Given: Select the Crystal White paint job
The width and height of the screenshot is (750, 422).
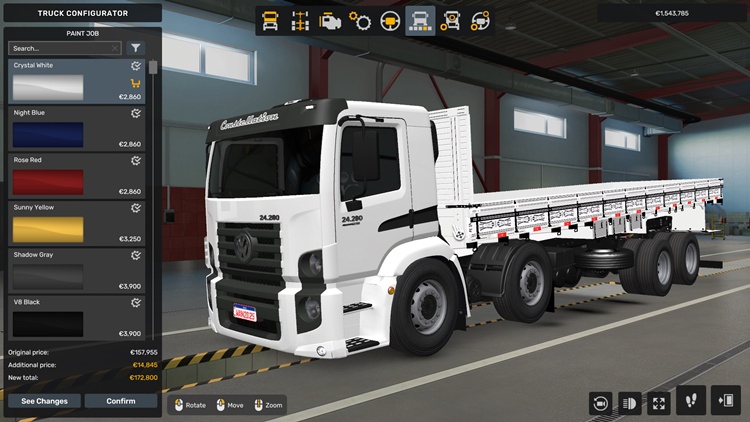Looking at the screenshot, I should tap(76, 82).
